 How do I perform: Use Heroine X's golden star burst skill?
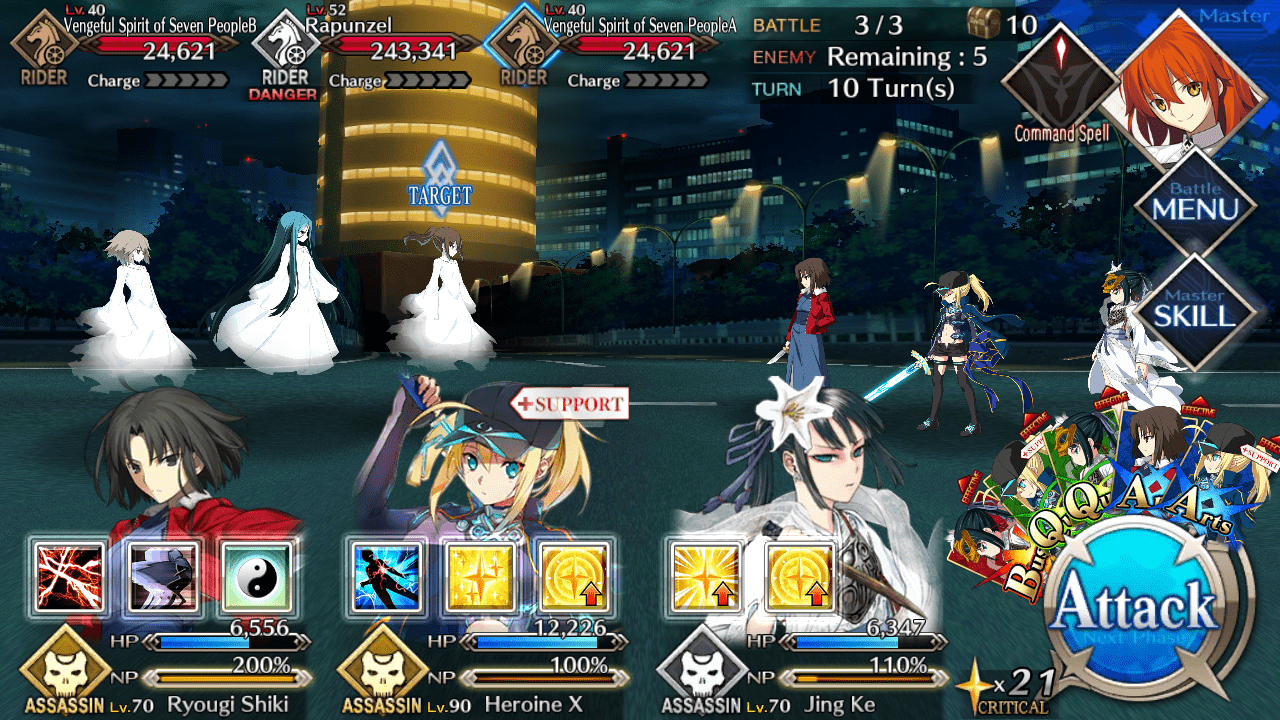[x=479, y=578]
